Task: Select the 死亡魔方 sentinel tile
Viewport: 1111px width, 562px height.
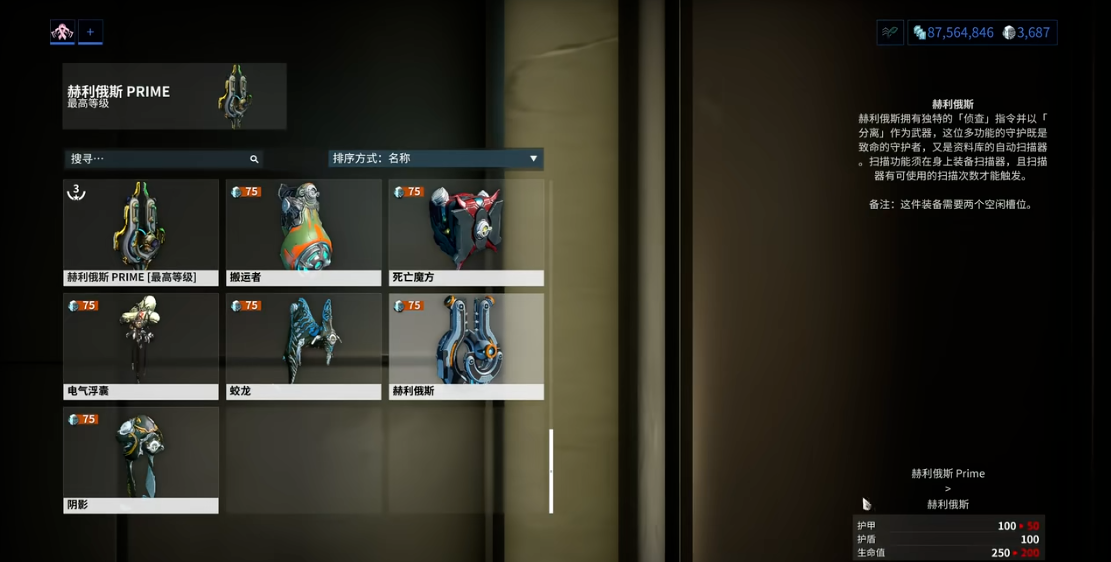Action: tap(466, 232)
